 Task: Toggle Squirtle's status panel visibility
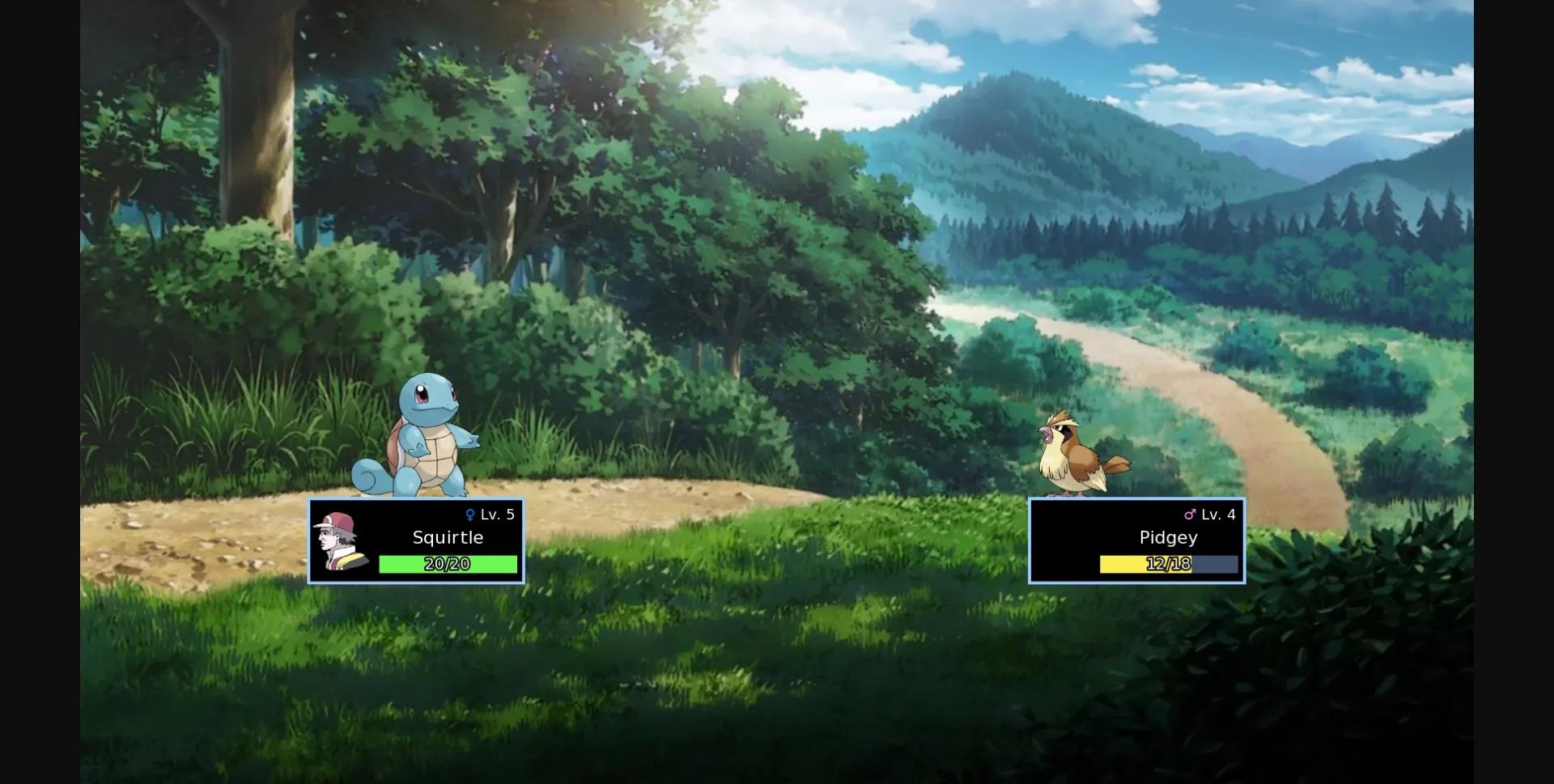pos(416,540)
